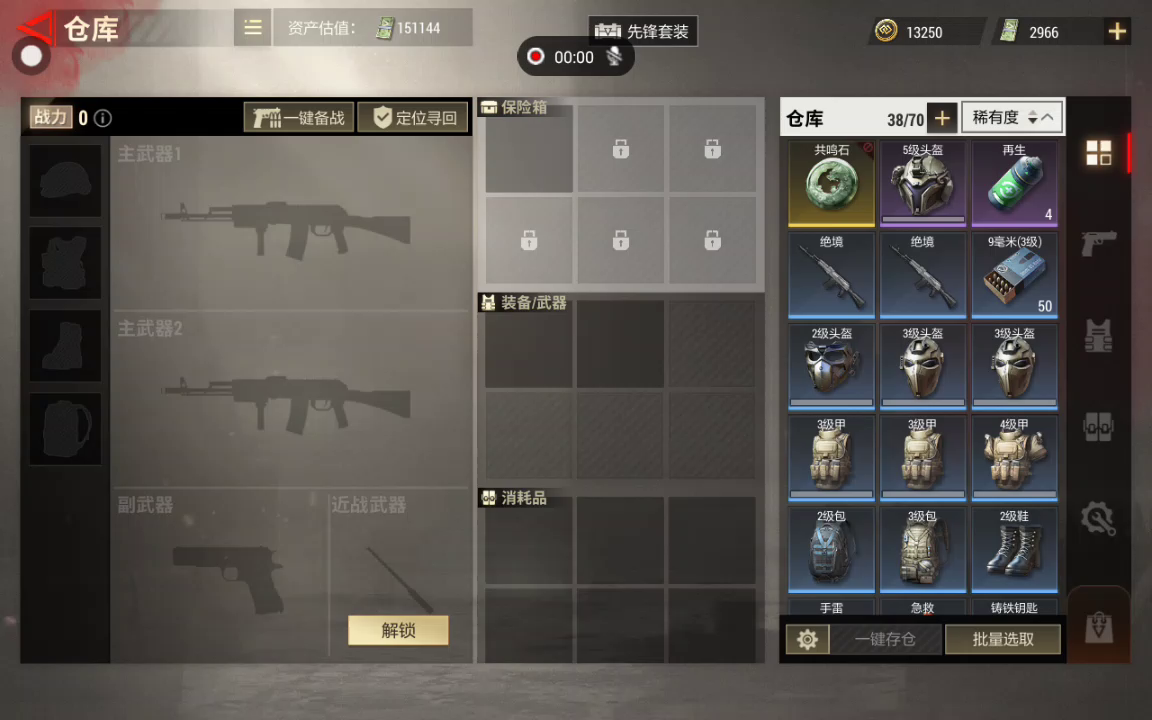Open the warehouse gear settings button
This screenshot has height=720, width=1152.
(x=808, y=639)
